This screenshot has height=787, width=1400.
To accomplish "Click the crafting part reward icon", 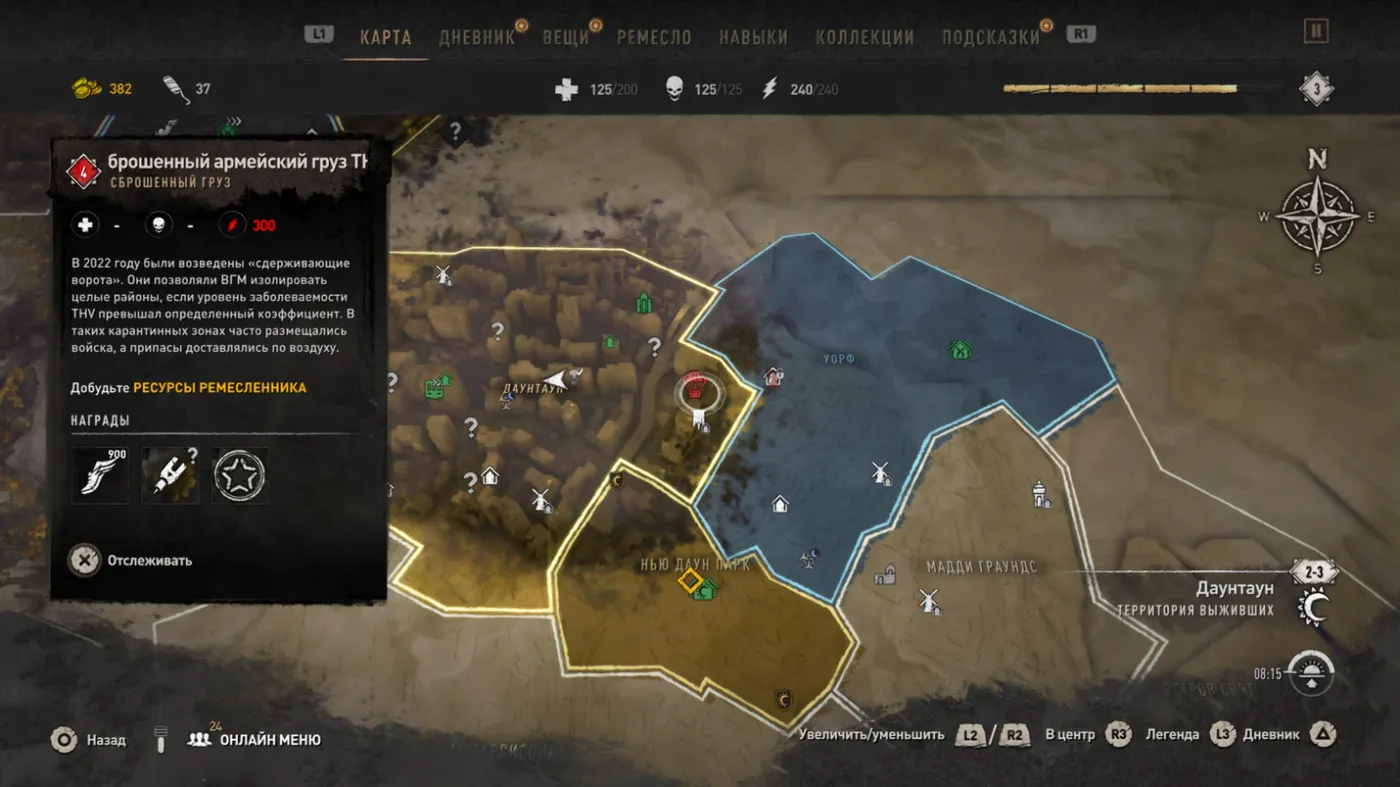I will coord(169,475).
